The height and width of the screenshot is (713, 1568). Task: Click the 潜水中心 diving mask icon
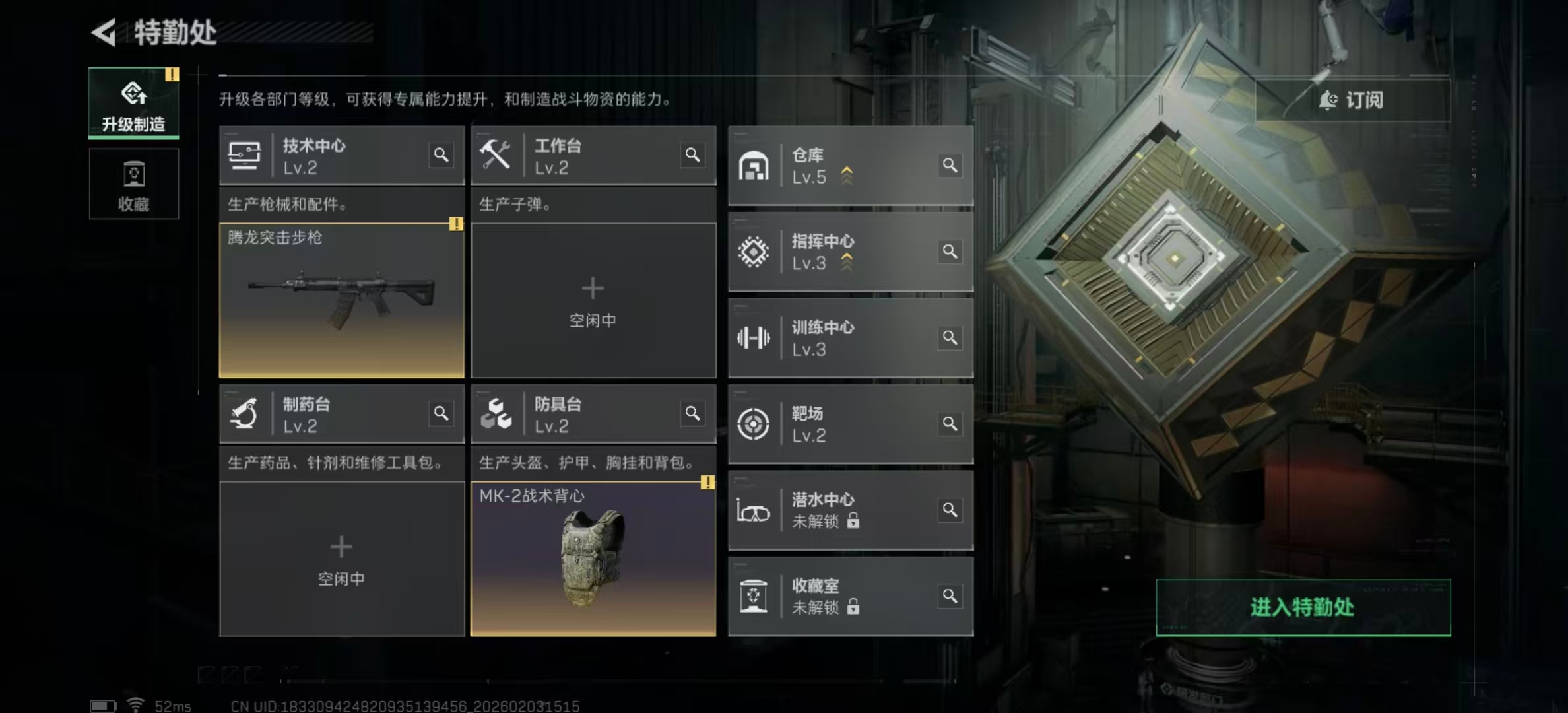(754, 510)
